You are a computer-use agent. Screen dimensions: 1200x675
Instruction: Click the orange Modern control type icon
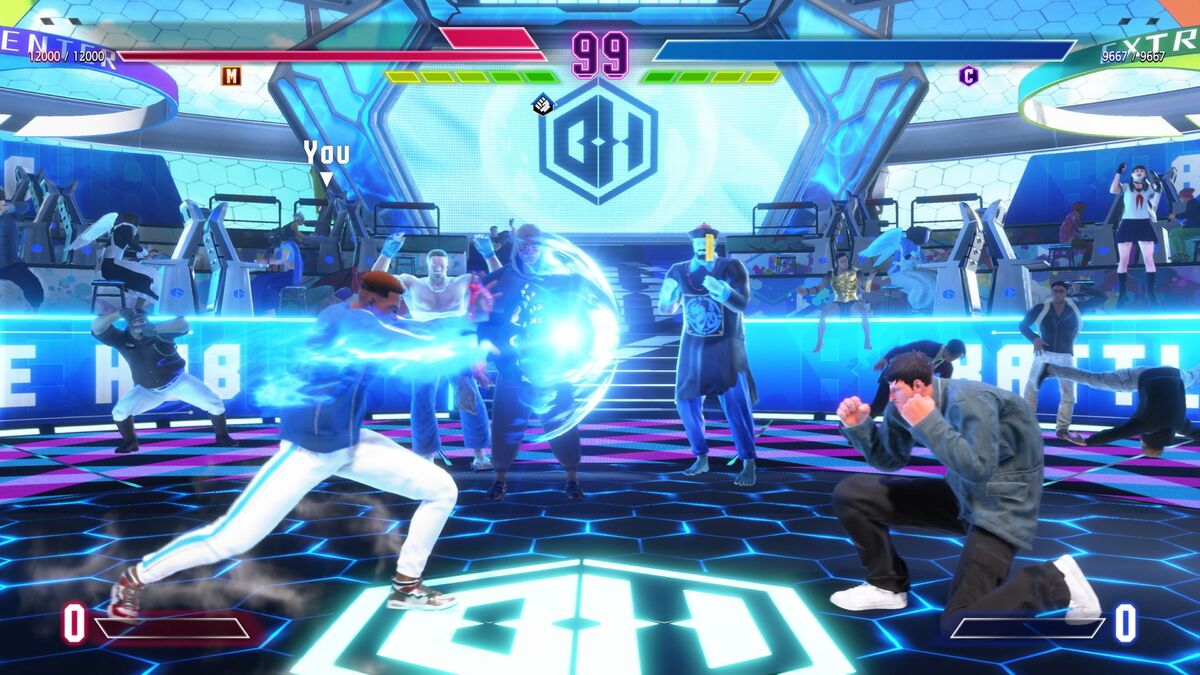point(231,75)
